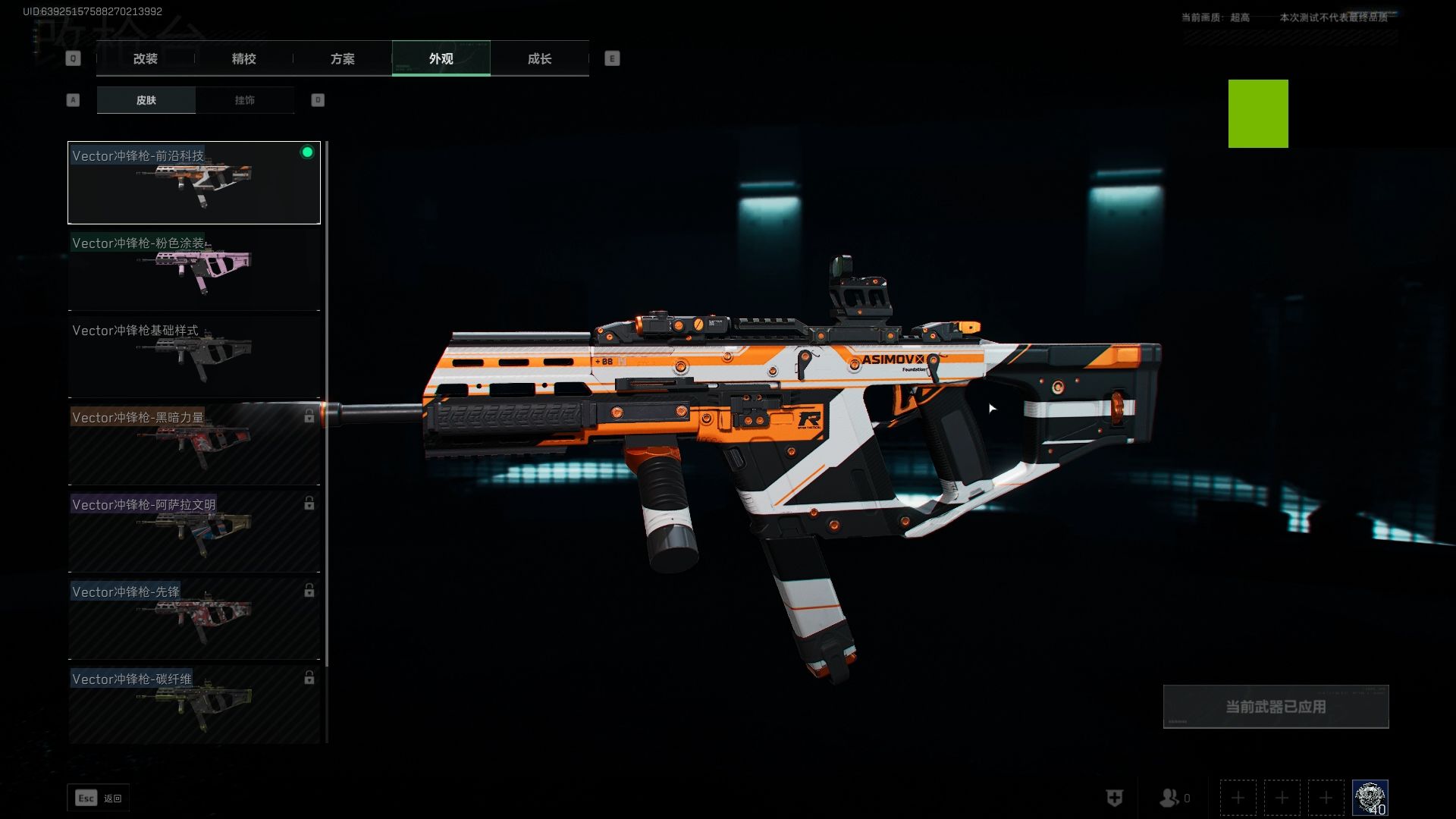Open the friends list icon
This screenshot has width=1456, height=819.
[1169, 798]
